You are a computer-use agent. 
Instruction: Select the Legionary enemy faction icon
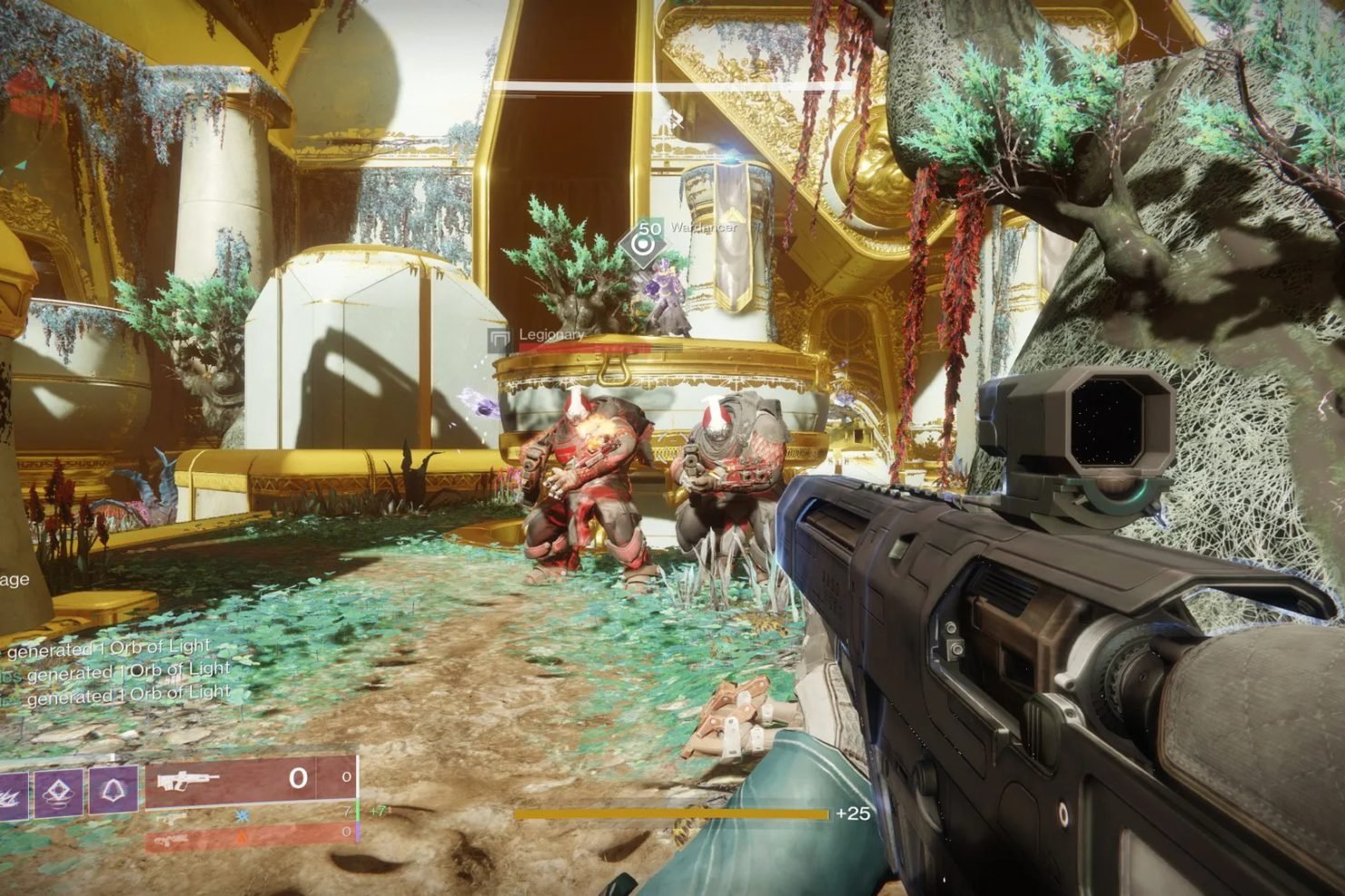pos(499,340)
